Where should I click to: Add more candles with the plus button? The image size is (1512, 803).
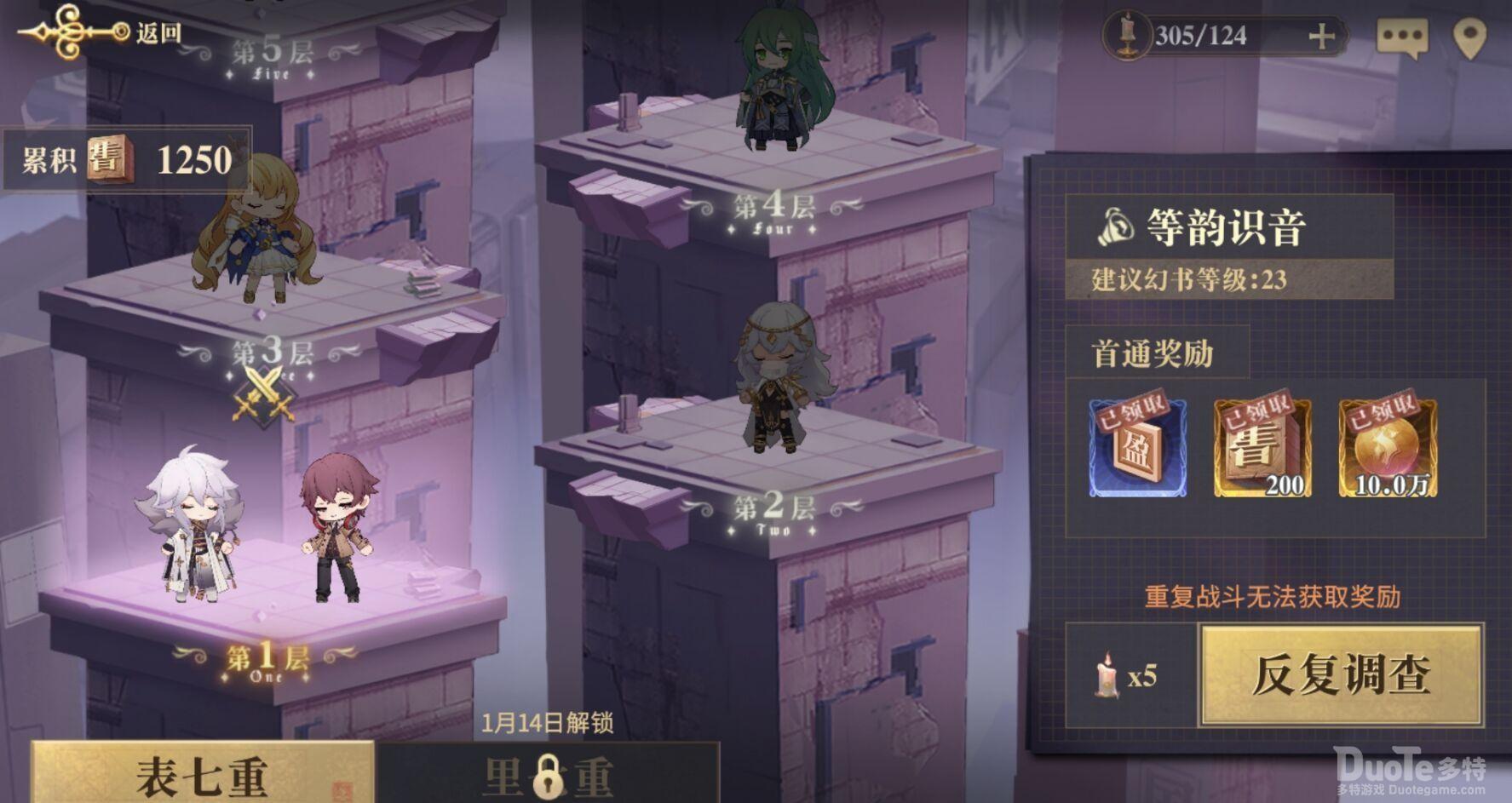pos(1320,37)
